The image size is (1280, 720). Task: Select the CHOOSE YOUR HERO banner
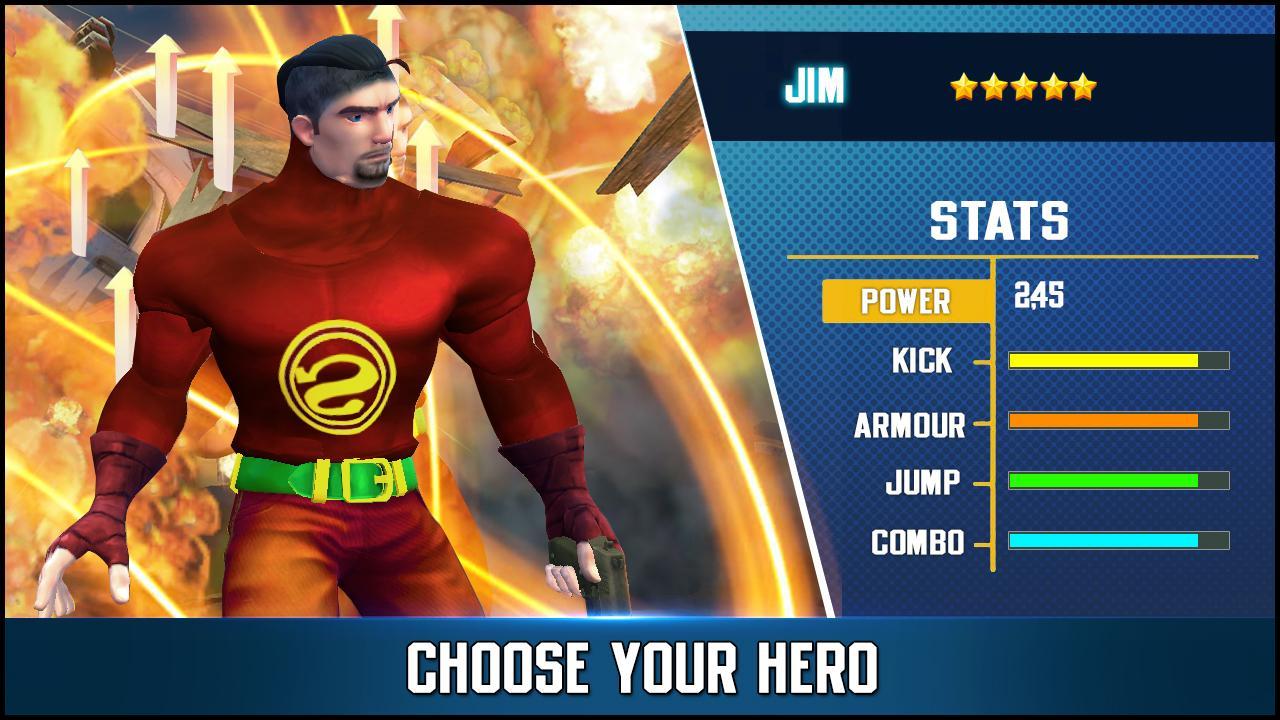[x=640, y=664]
